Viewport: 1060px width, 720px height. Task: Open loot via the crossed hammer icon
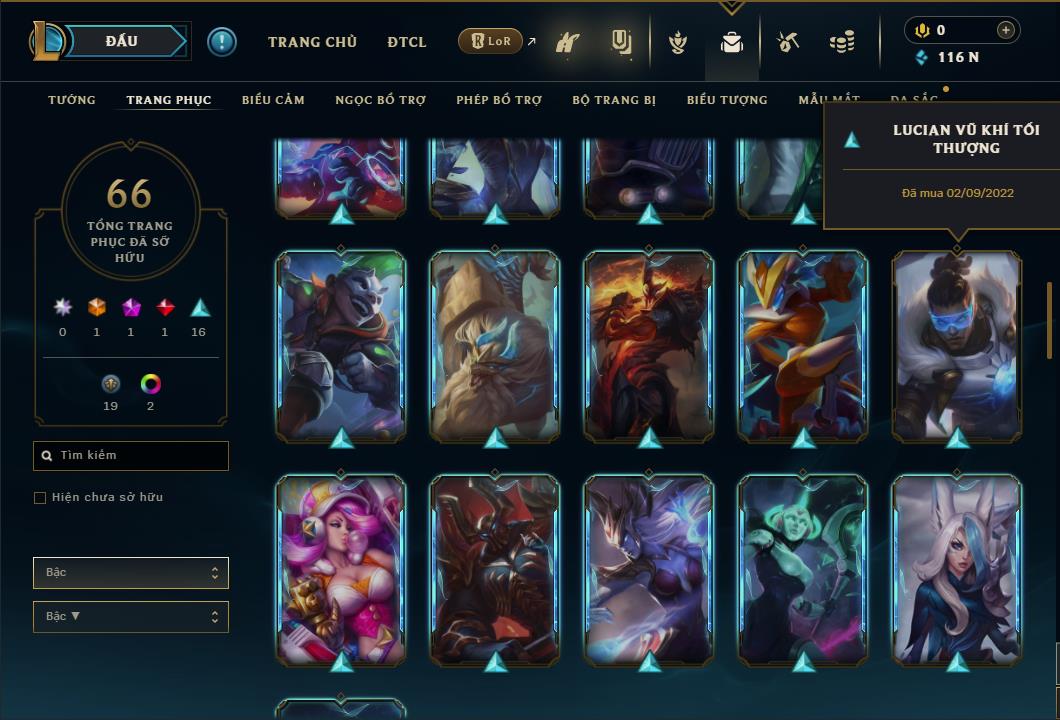coord(788,42)
